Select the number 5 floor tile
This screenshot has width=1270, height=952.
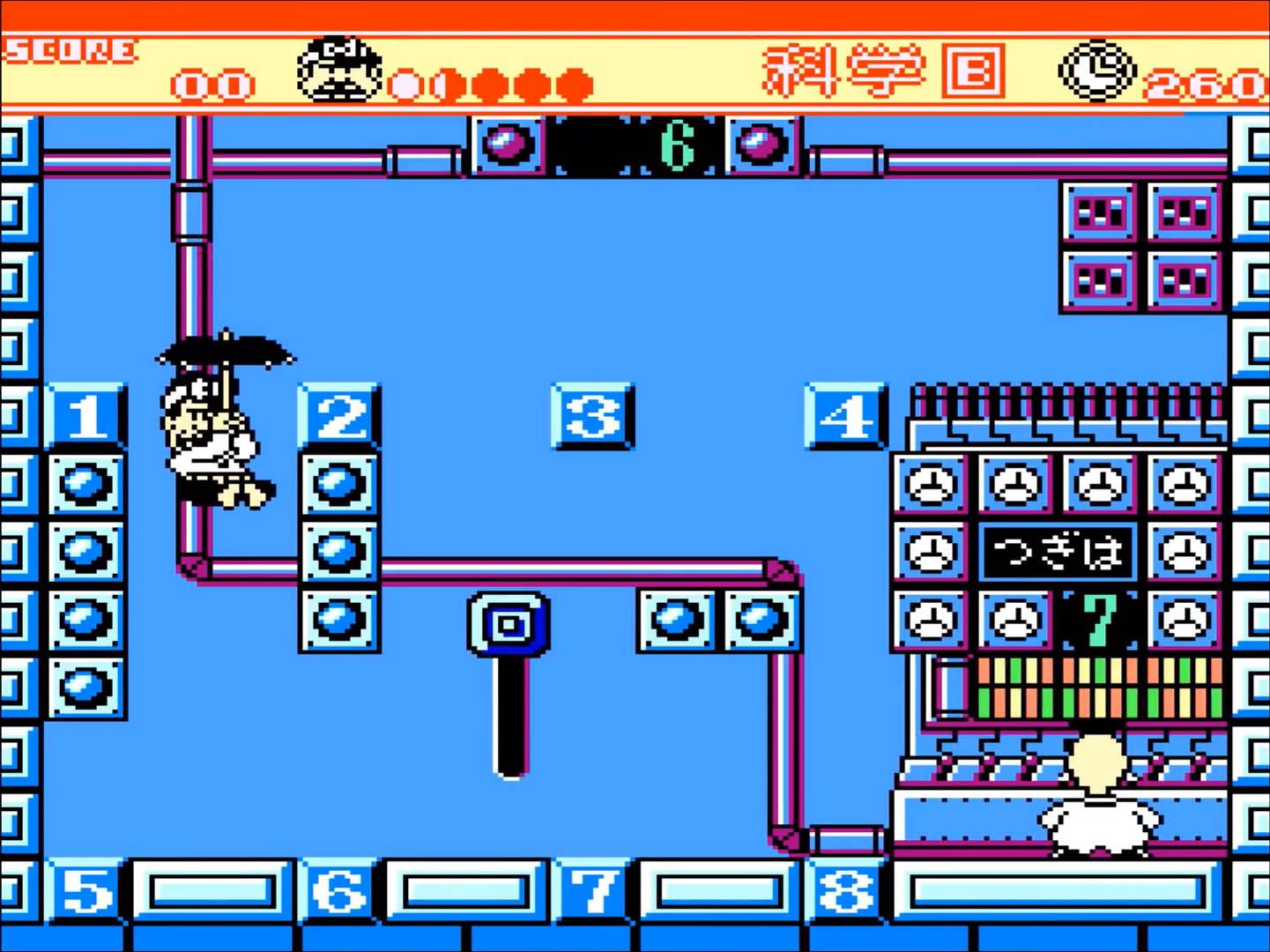point(85,891)
